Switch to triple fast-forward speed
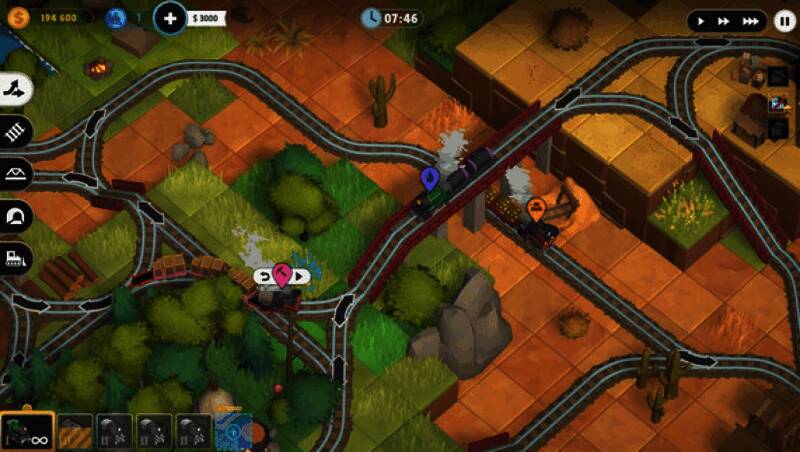The image size is (800, 452). (x=751, y=20)
